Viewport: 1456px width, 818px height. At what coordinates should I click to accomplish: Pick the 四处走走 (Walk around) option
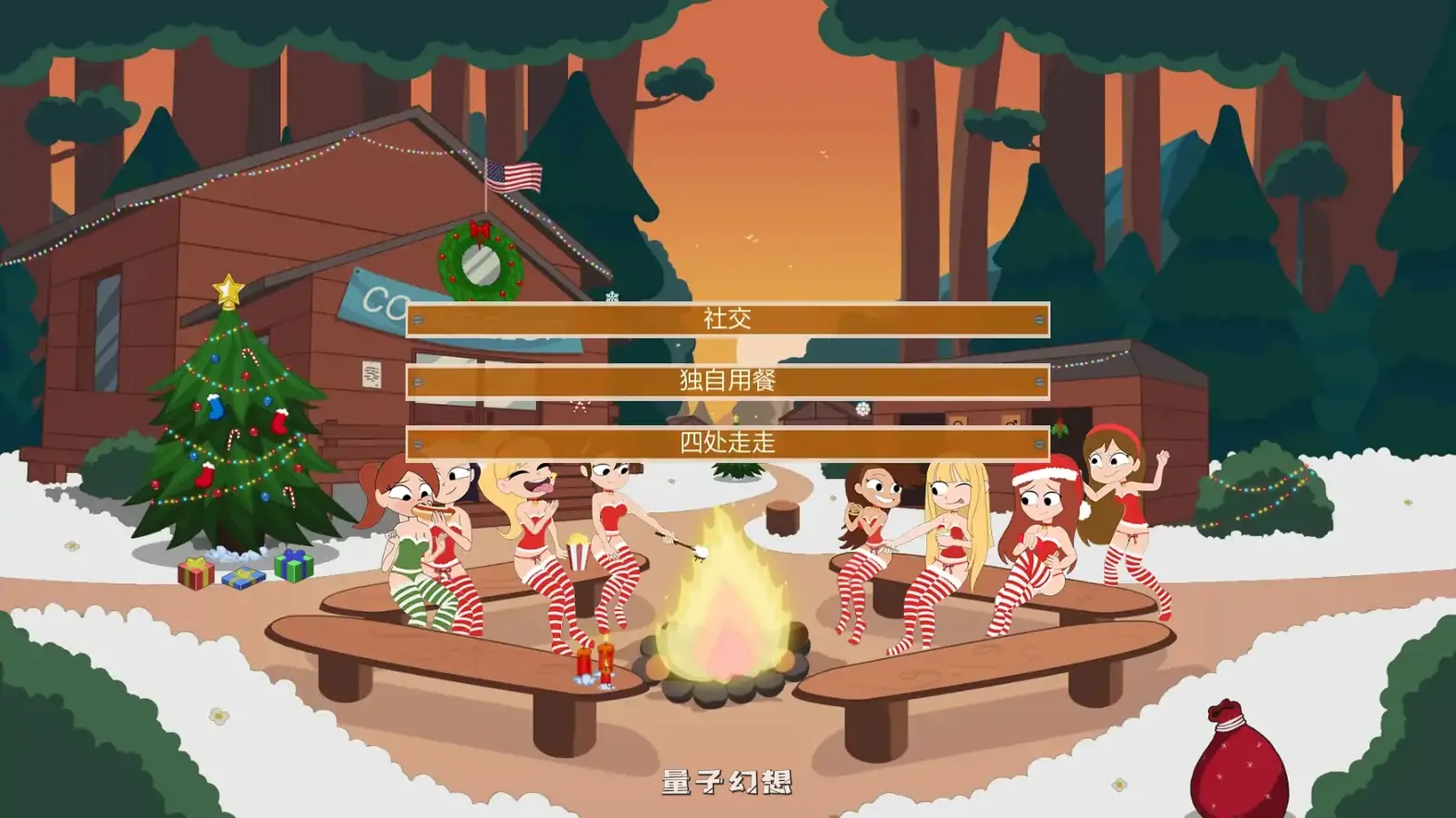click(728, 444)
